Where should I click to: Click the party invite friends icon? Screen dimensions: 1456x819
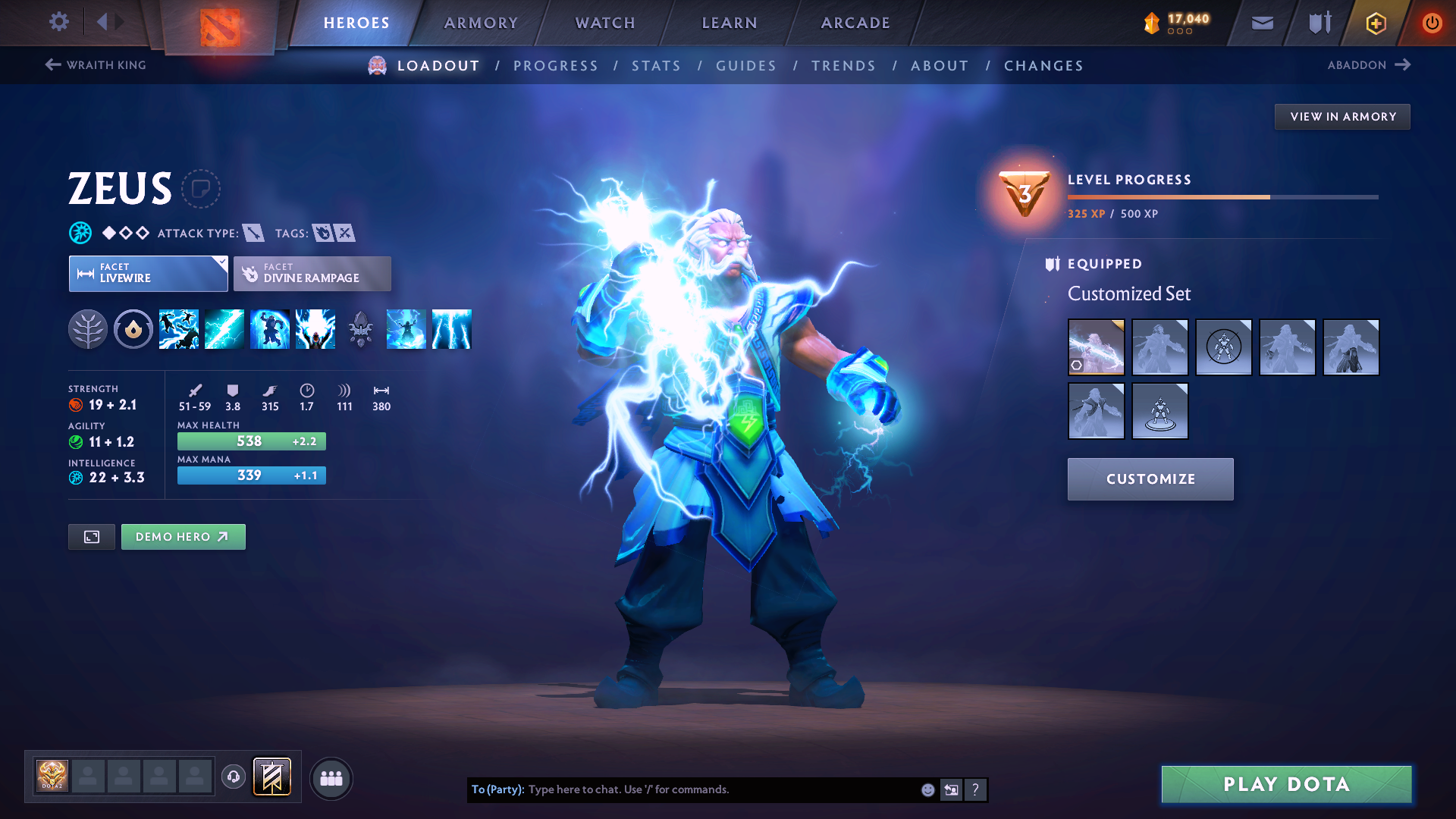tap(331, 778)
